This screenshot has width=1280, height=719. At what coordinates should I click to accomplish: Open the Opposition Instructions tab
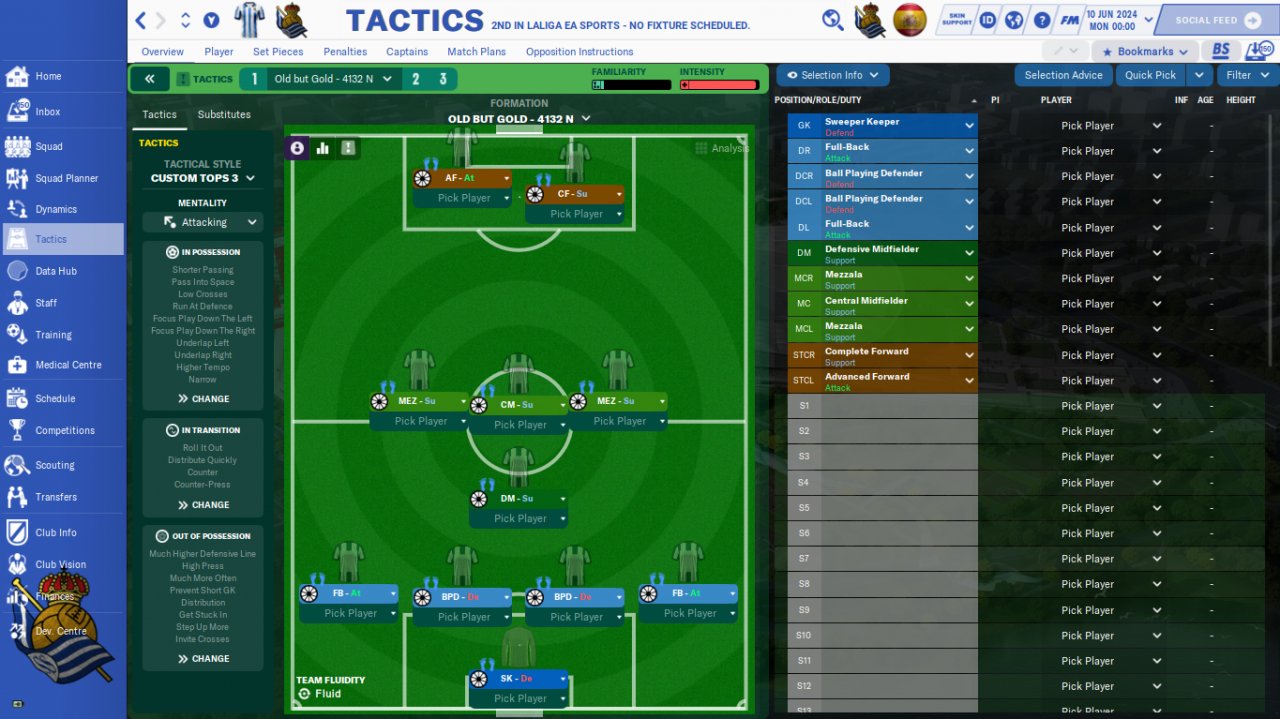coord(579,52)
